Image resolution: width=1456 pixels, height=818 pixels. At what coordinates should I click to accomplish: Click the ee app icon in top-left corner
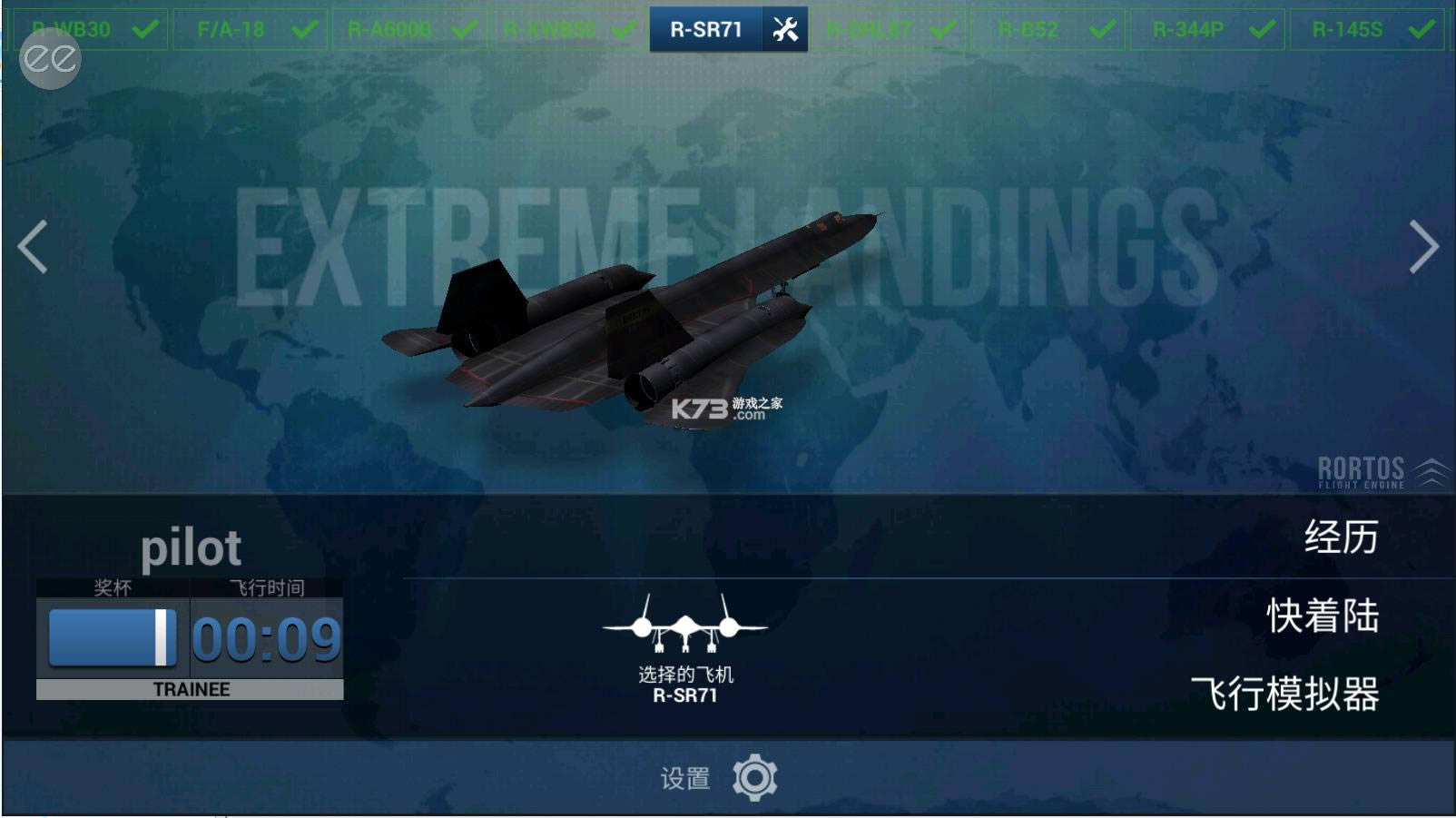click(49, 62)
